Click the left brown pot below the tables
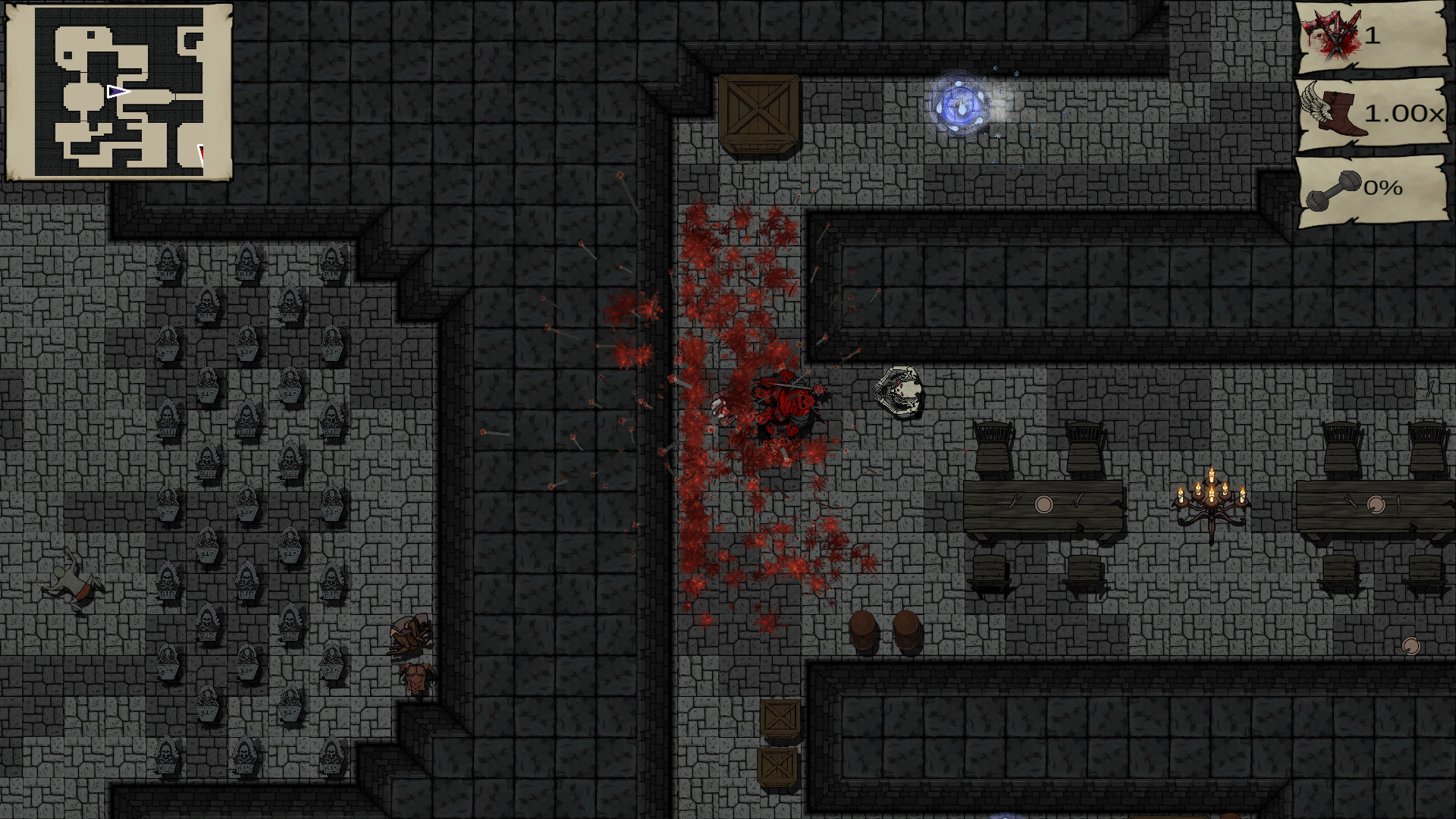 point(864,628)
